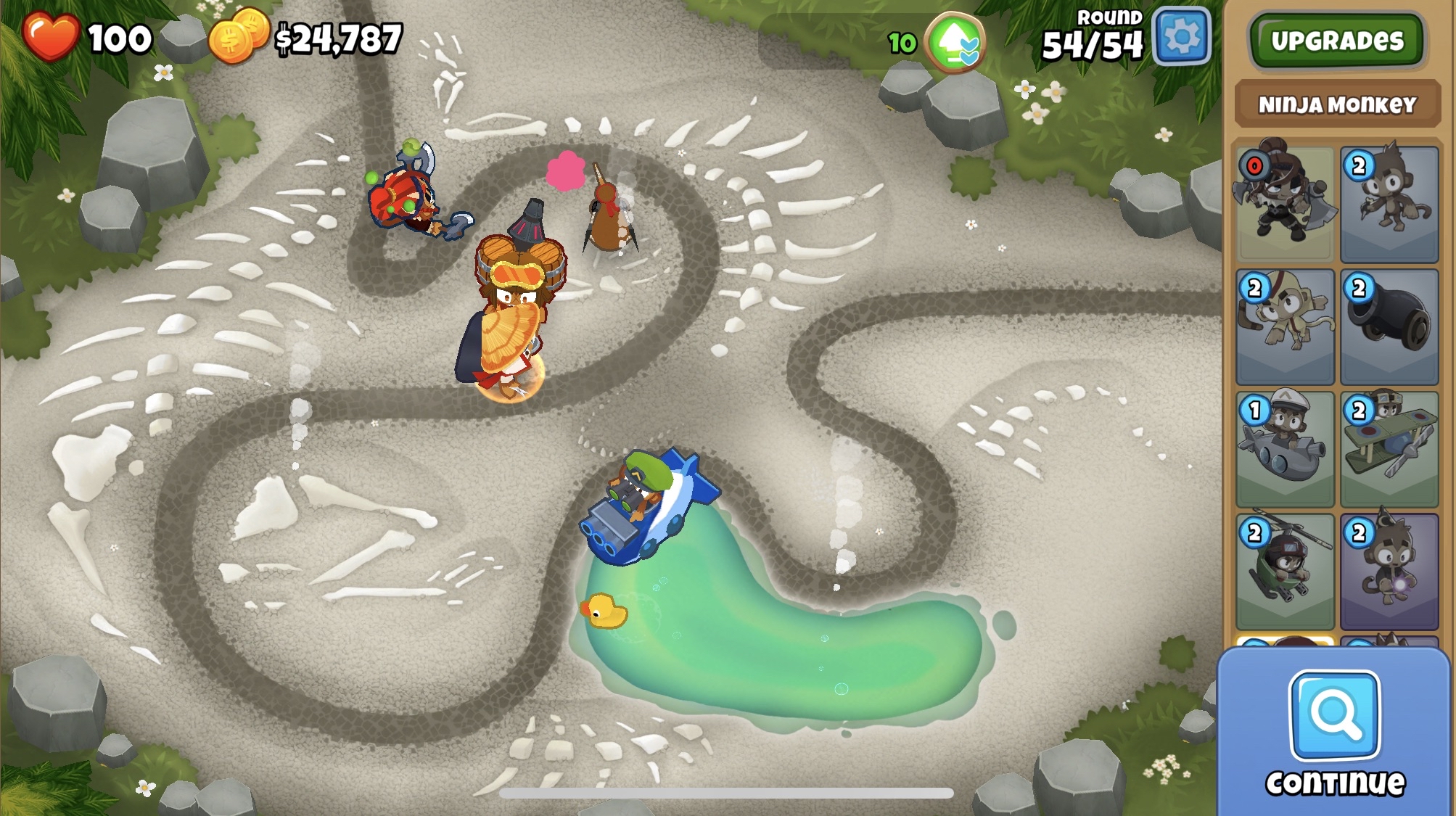Open settings with the gear icon
Viewport: 1456px width, 816px height.
click(1182, 36)
